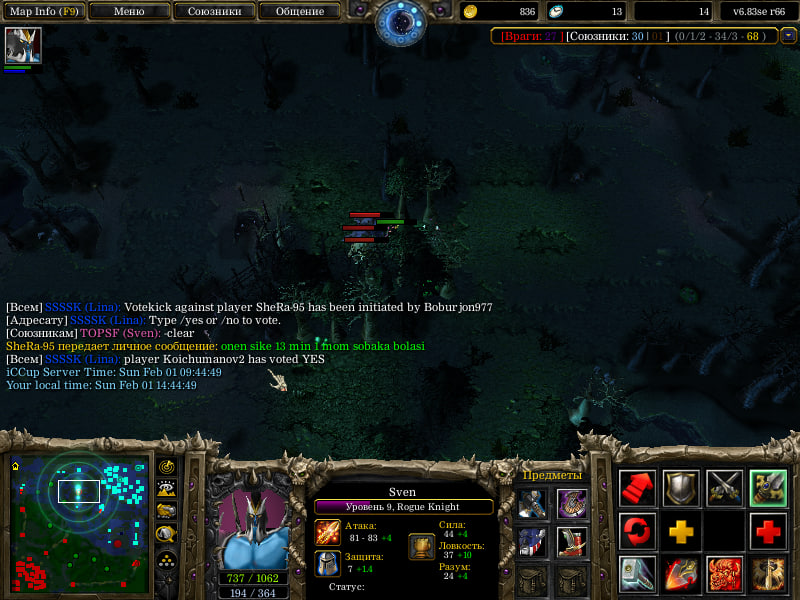Open the Общение chat log menu

(x=299, y=11)
